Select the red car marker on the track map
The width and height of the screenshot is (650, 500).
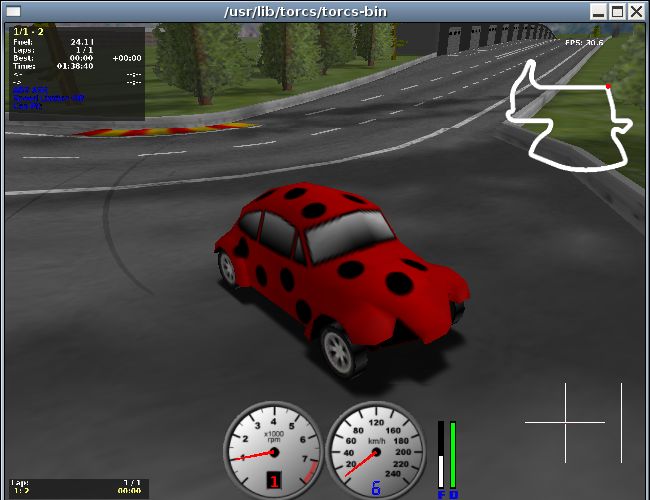[x=608, y=87]
